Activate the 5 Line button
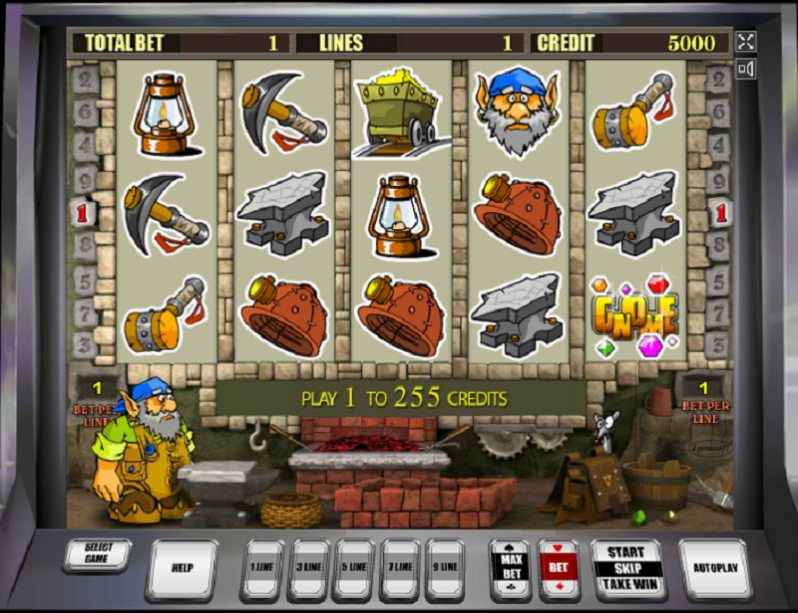This screenshot has height=613, width=798. coord(353,569)
